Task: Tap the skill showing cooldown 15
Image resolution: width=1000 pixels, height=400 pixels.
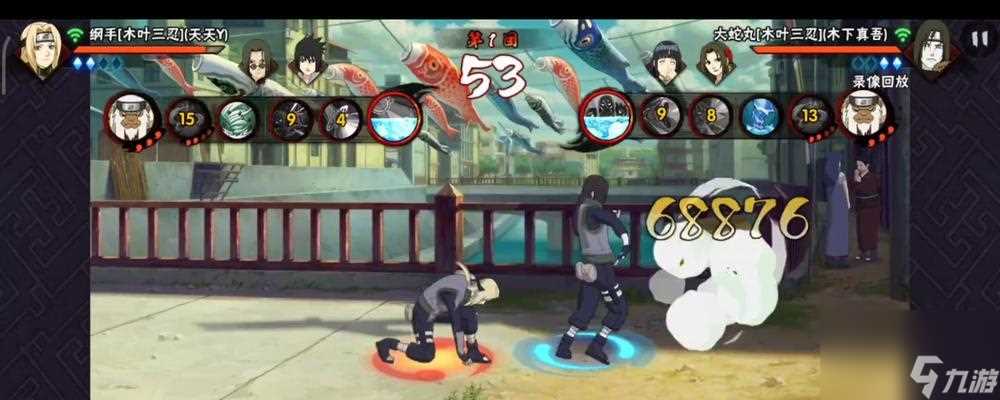Action: tap(185, 117)
